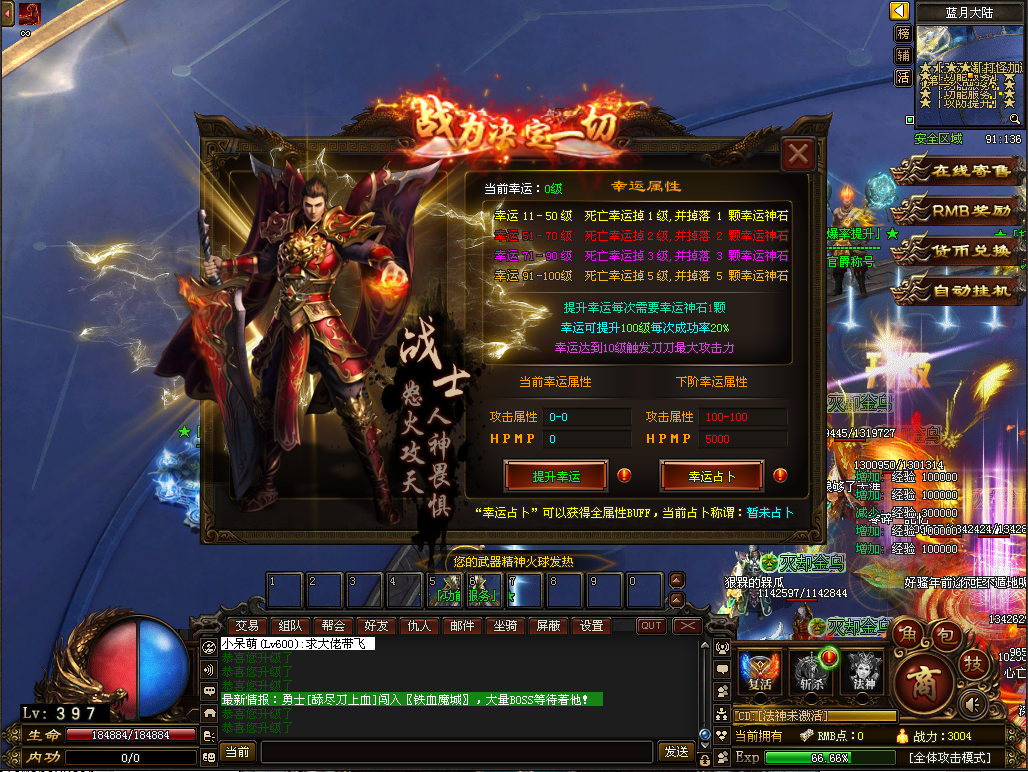1028x772 pixels.
Task: Click the 提升幸运 upgrade luck button
Action: (x=556, y=476)
